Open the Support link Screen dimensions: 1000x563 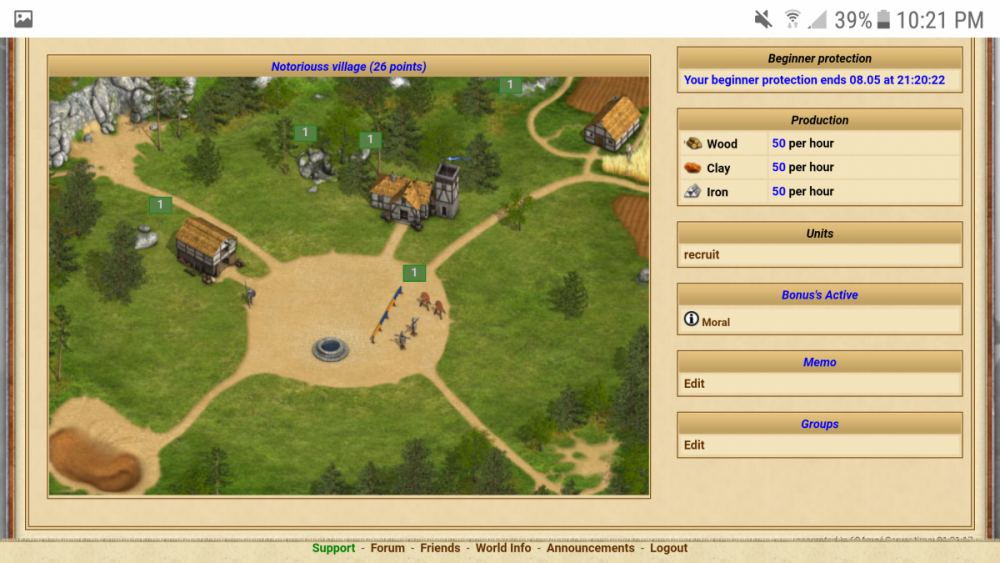333,548
